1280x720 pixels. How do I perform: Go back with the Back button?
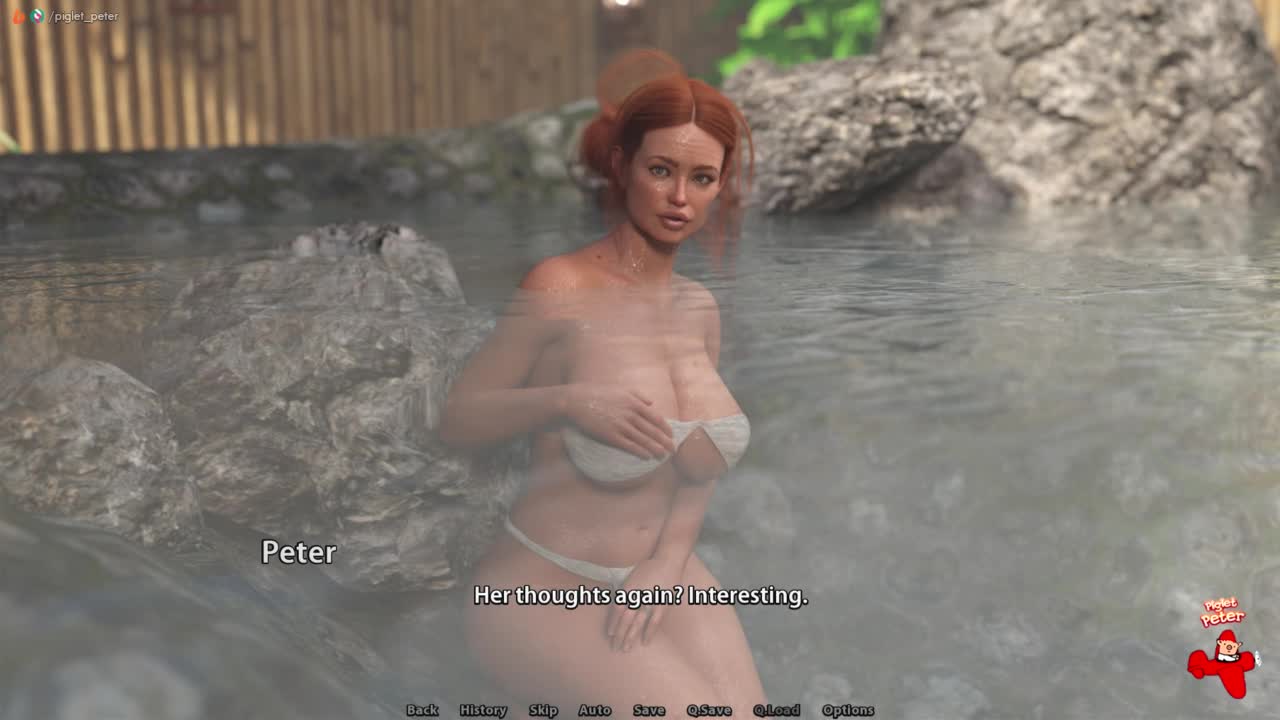(x=422, y=710)
